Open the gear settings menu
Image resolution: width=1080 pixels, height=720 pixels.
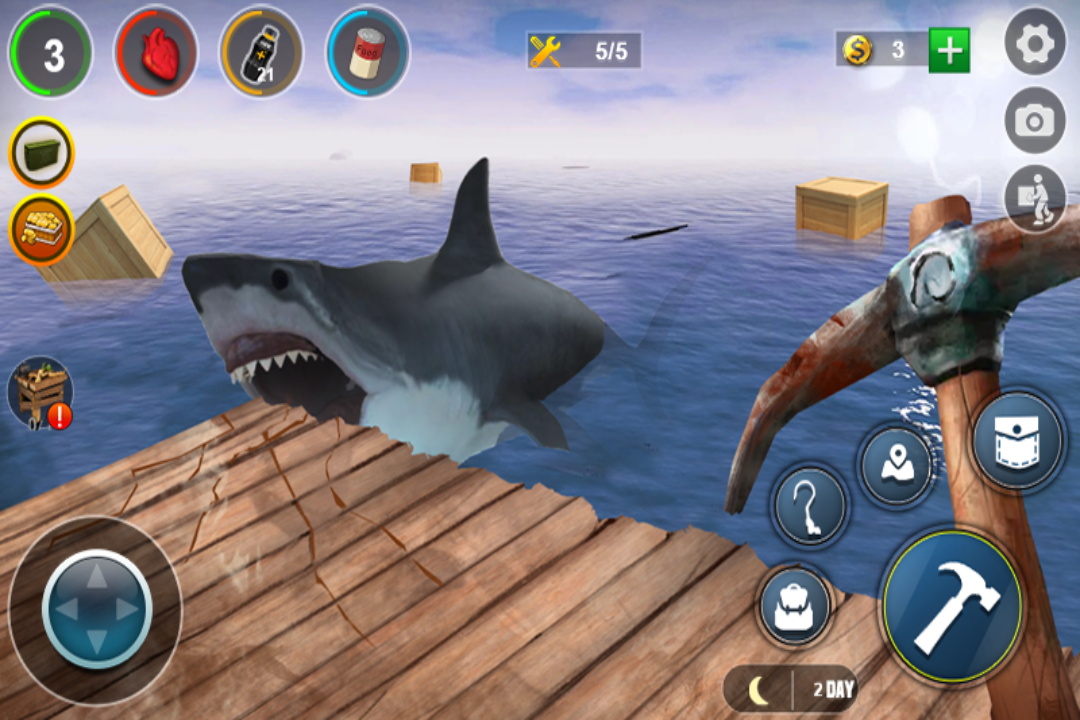(1035, 42)
